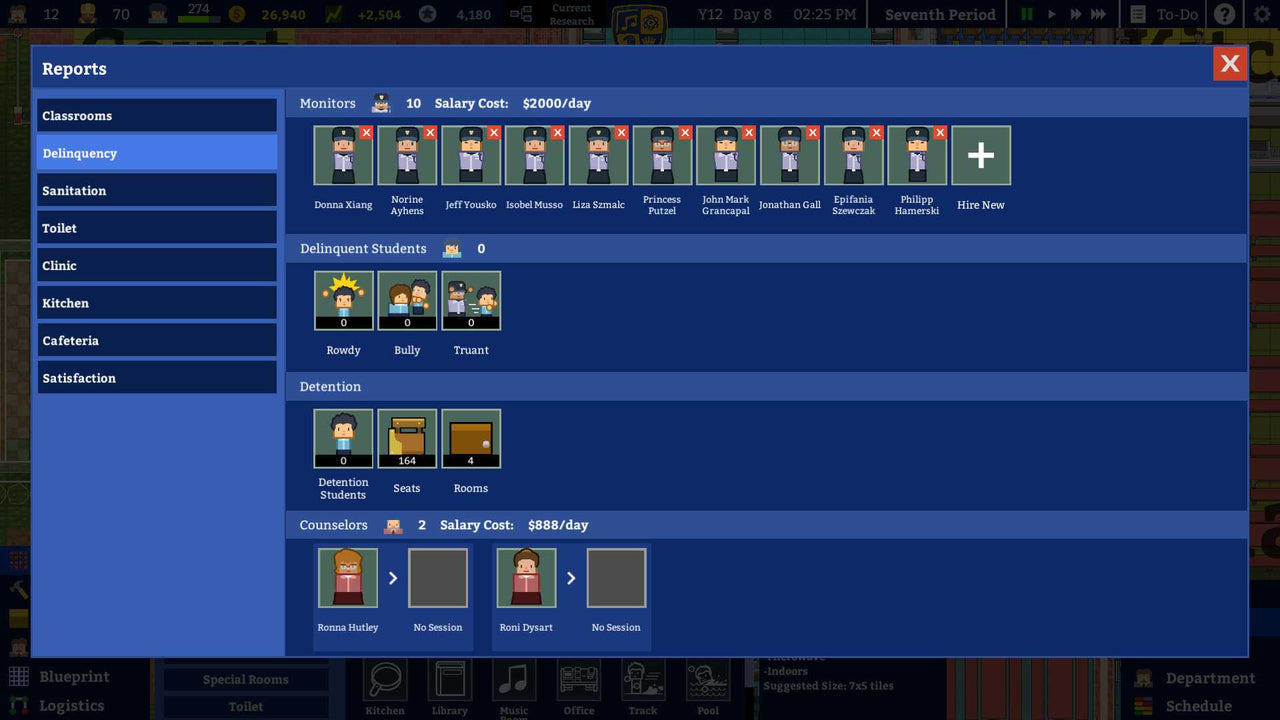Switch to the Sanitation report

click(x=156, y=190)
